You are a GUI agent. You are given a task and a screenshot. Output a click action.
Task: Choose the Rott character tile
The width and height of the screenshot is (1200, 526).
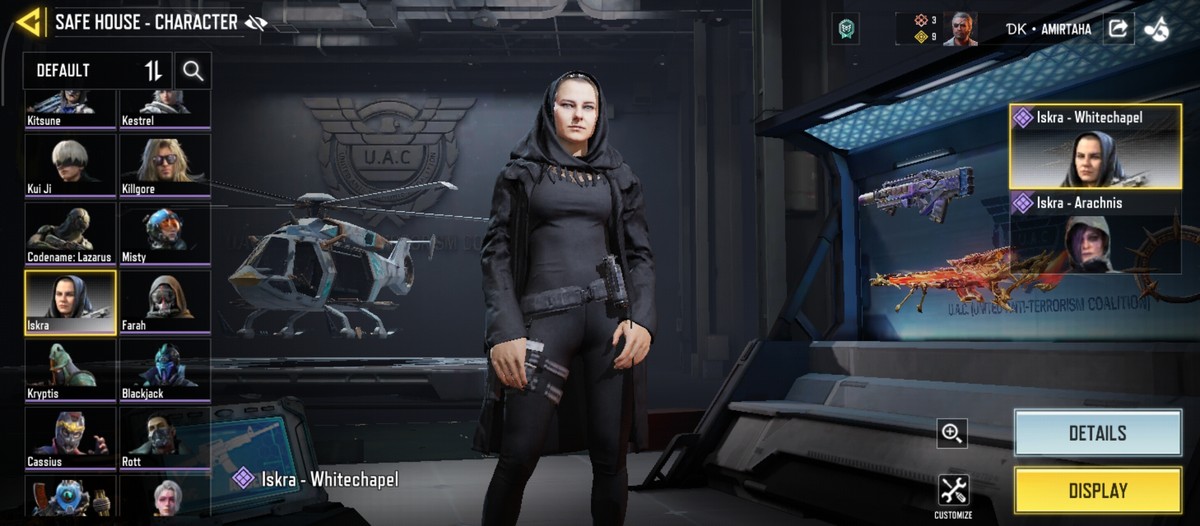tap(165, 437)
